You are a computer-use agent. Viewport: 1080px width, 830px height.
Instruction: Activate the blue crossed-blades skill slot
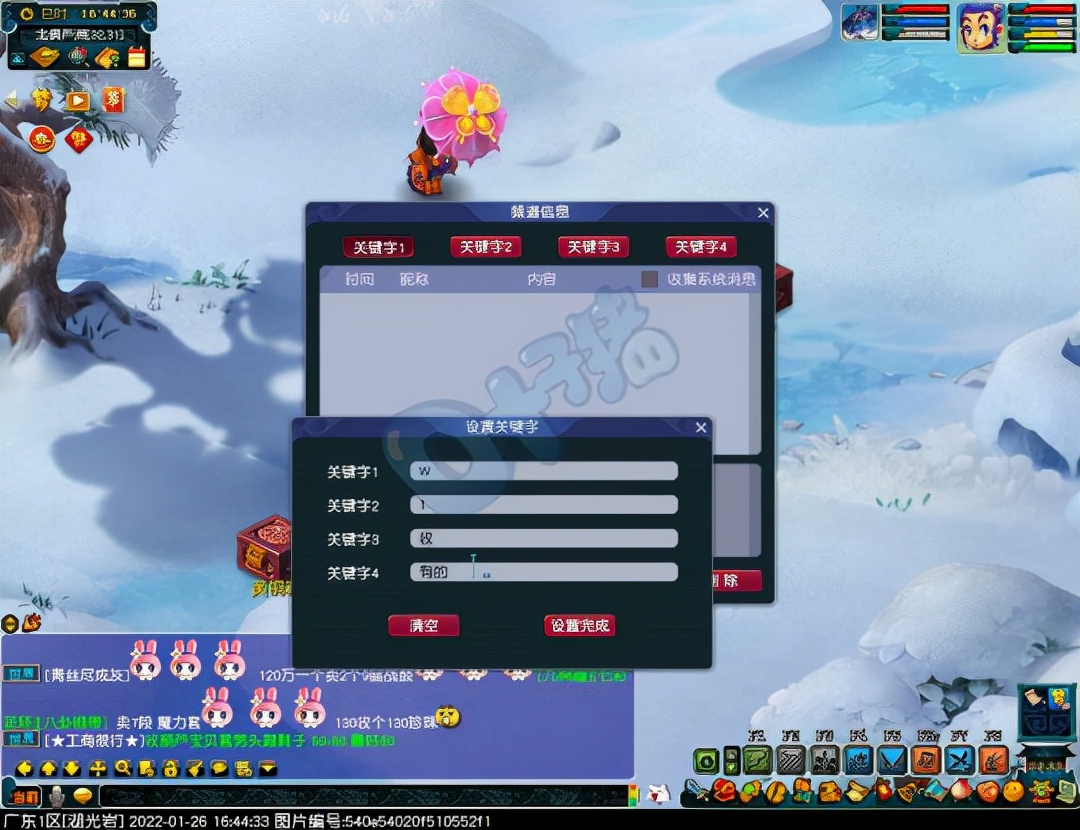[960, 760]
